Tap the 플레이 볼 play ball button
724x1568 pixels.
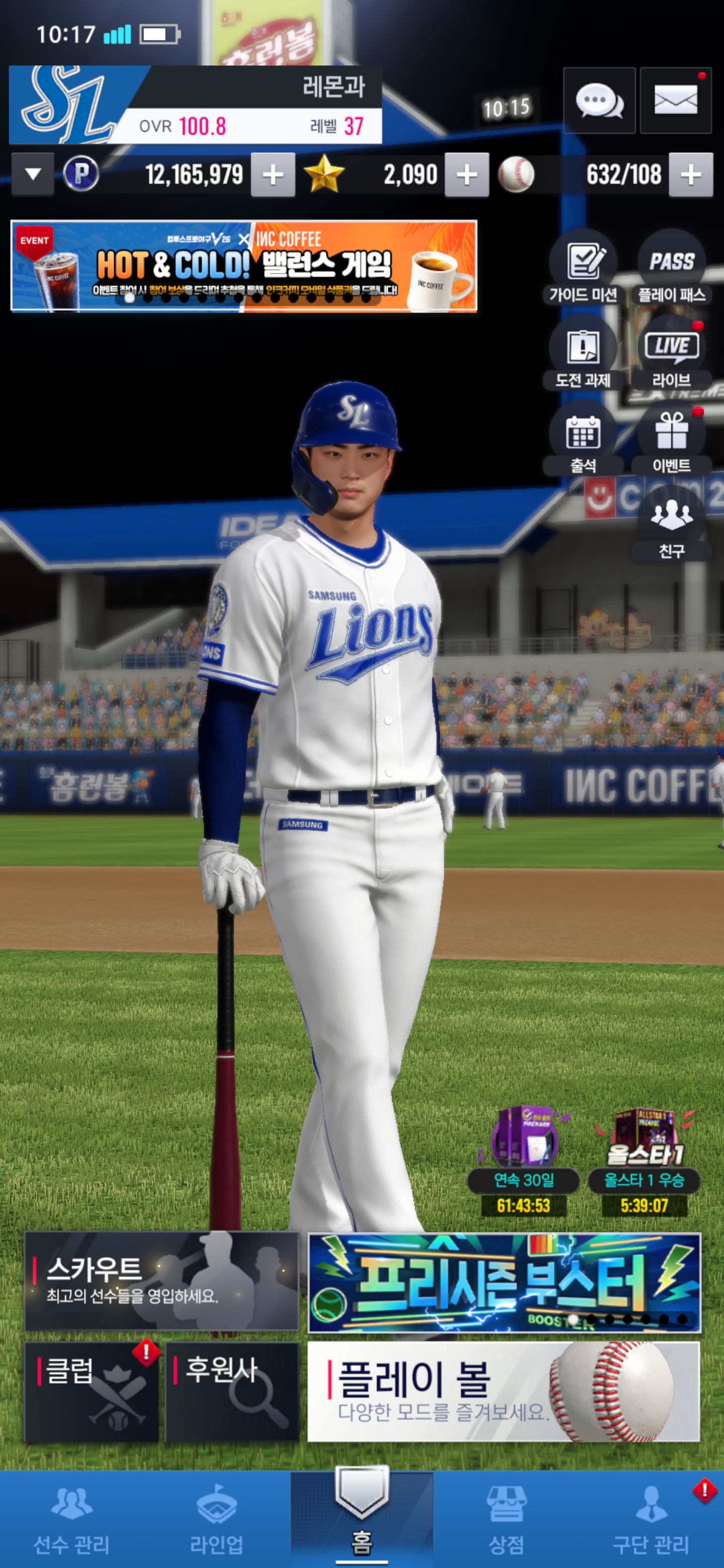pos(504,1392)
